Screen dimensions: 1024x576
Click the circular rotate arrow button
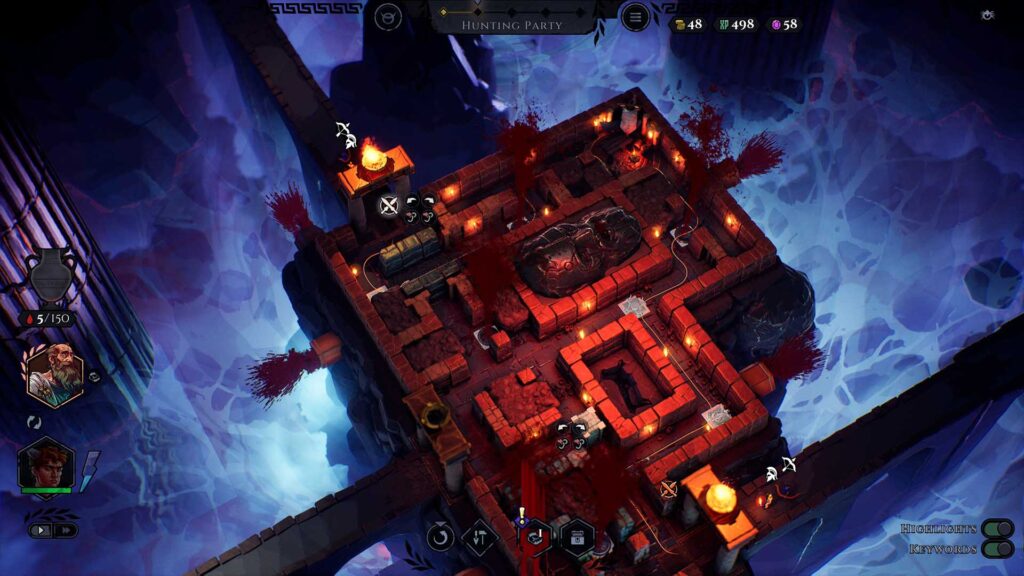pos(440,537)
